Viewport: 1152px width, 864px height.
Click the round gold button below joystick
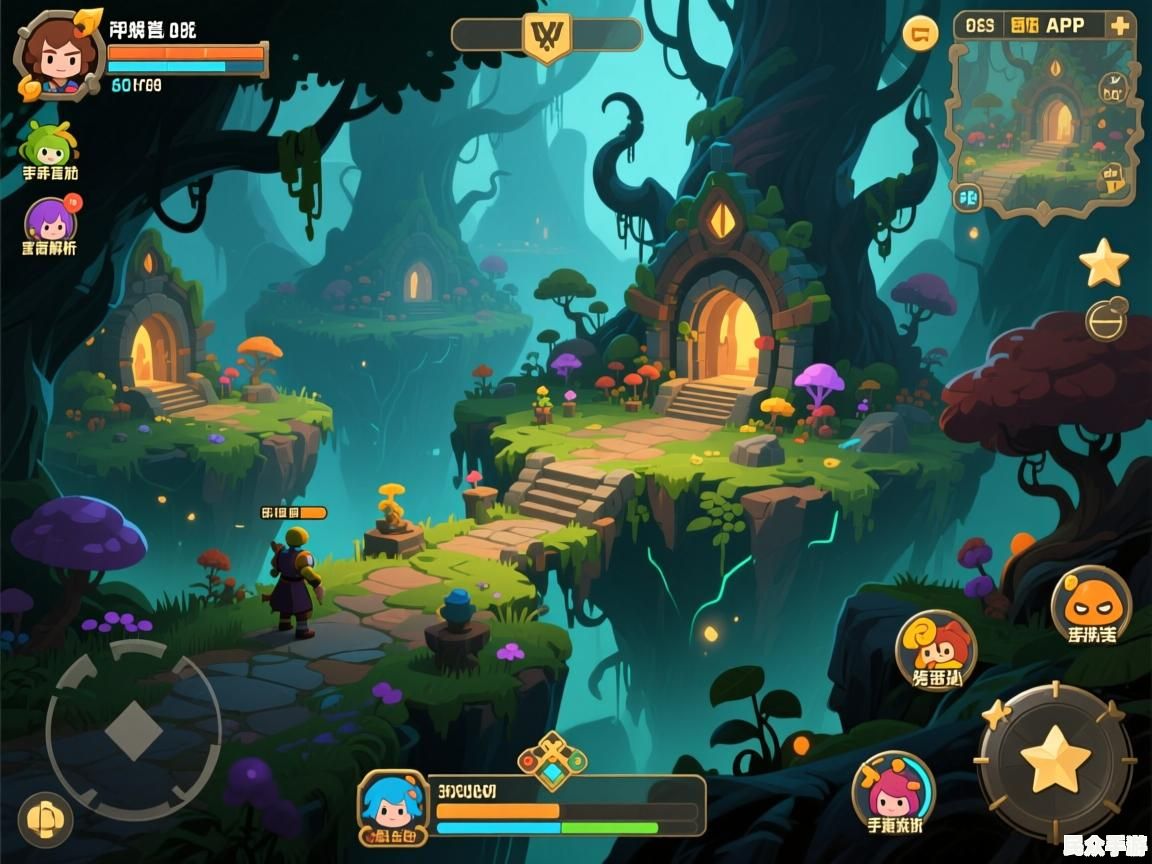[45, 819]
